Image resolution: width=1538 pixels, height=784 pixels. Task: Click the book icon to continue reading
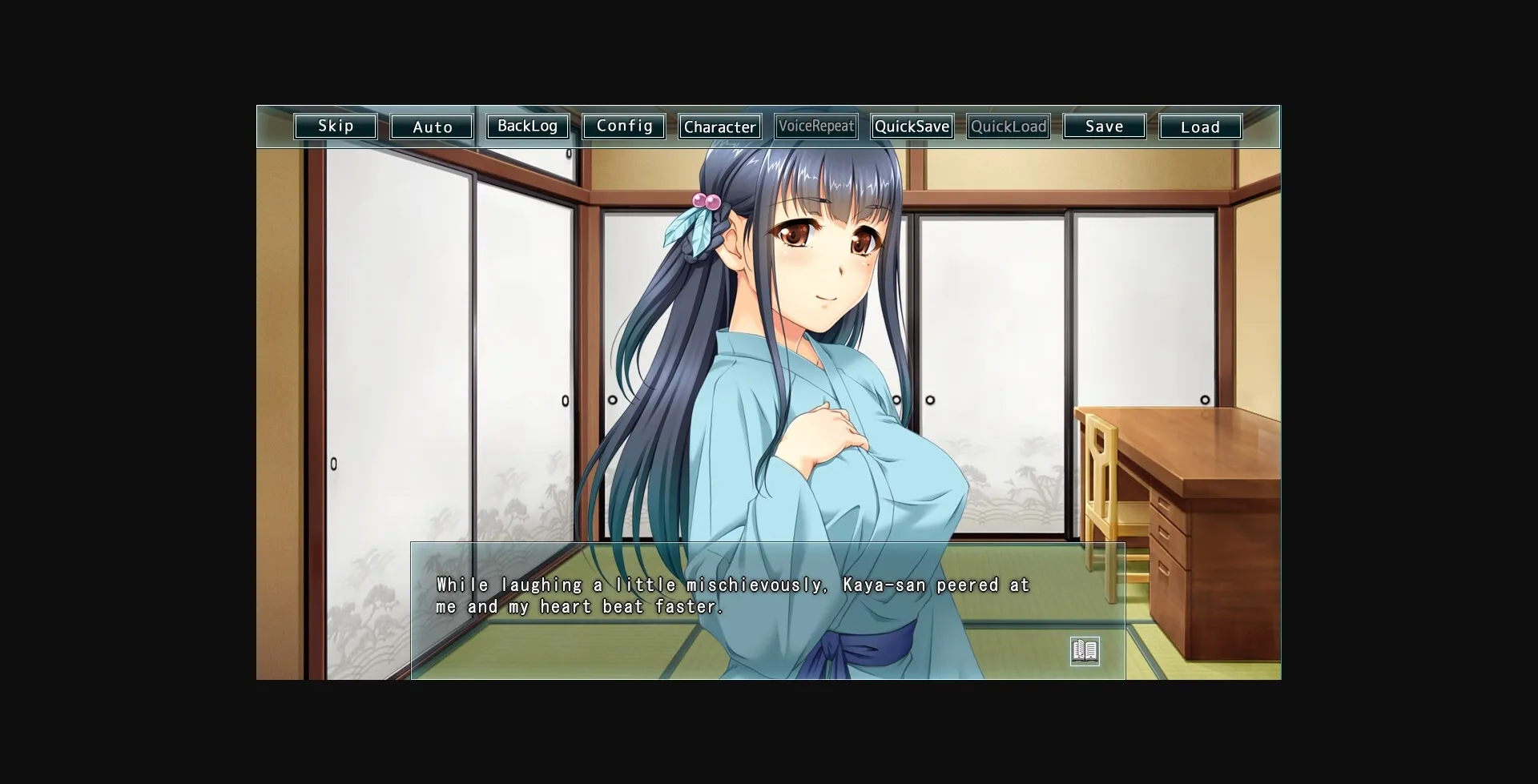[1085, 651]
